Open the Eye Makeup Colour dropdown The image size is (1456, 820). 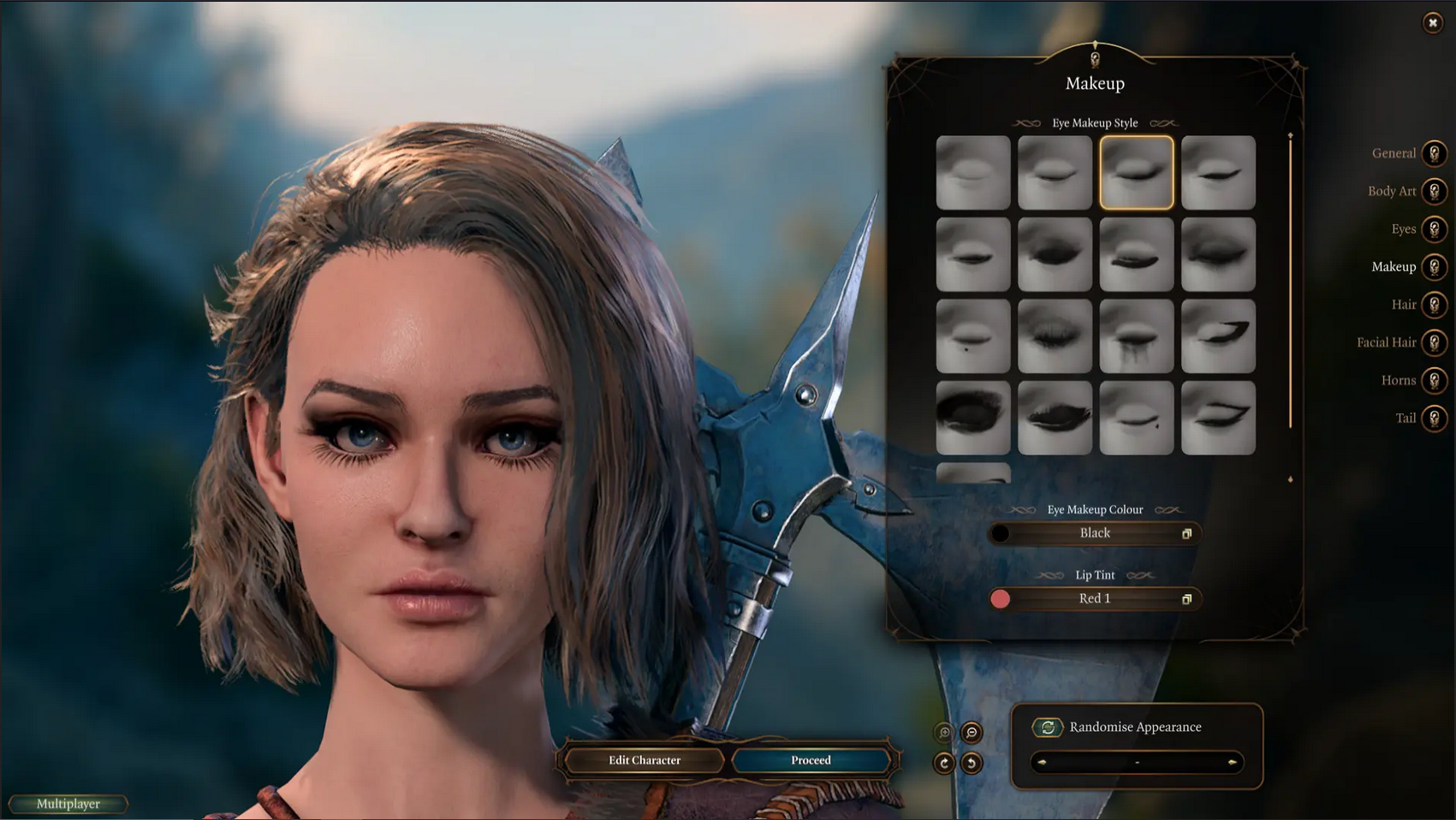[1095, 533]
